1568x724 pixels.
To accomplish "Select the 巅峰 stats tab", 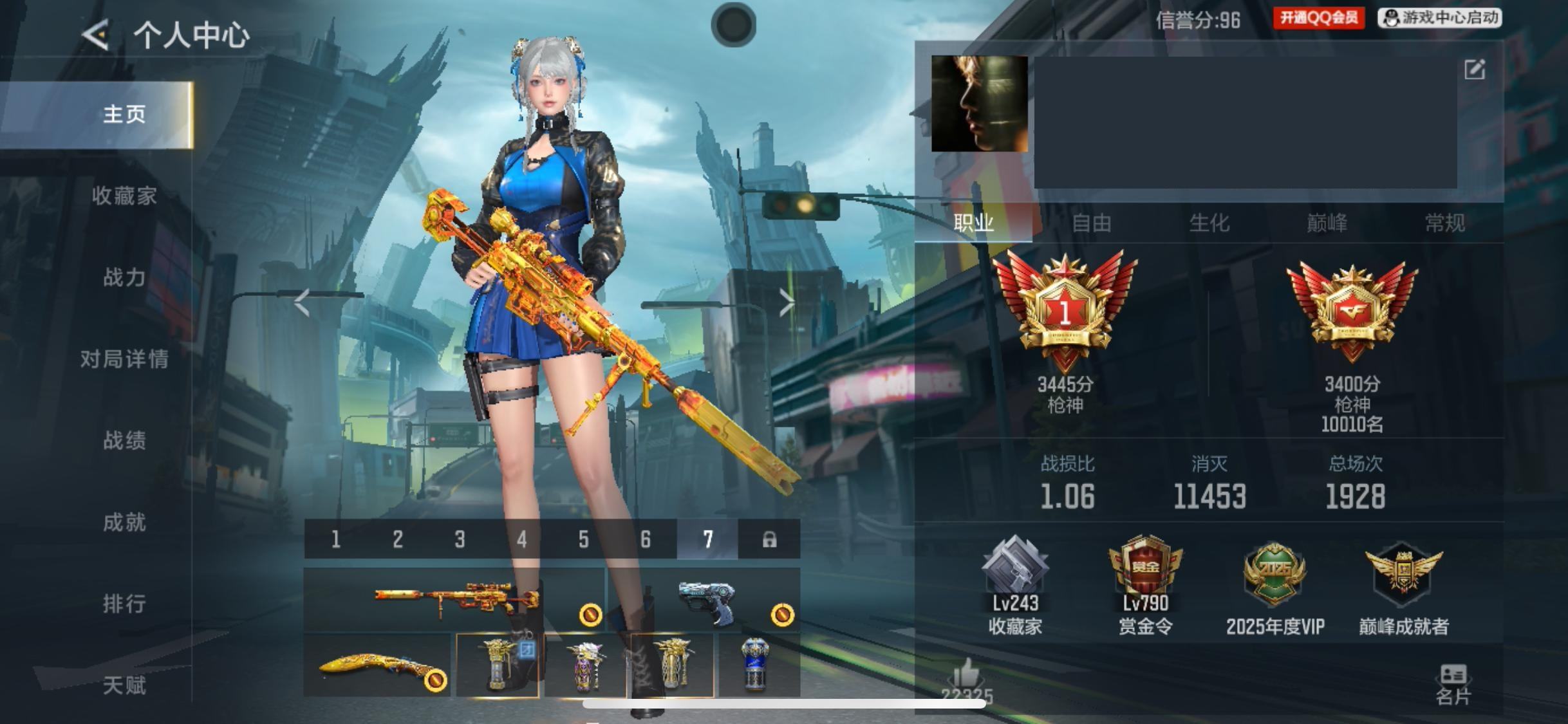I will [x=1327, y=223].
